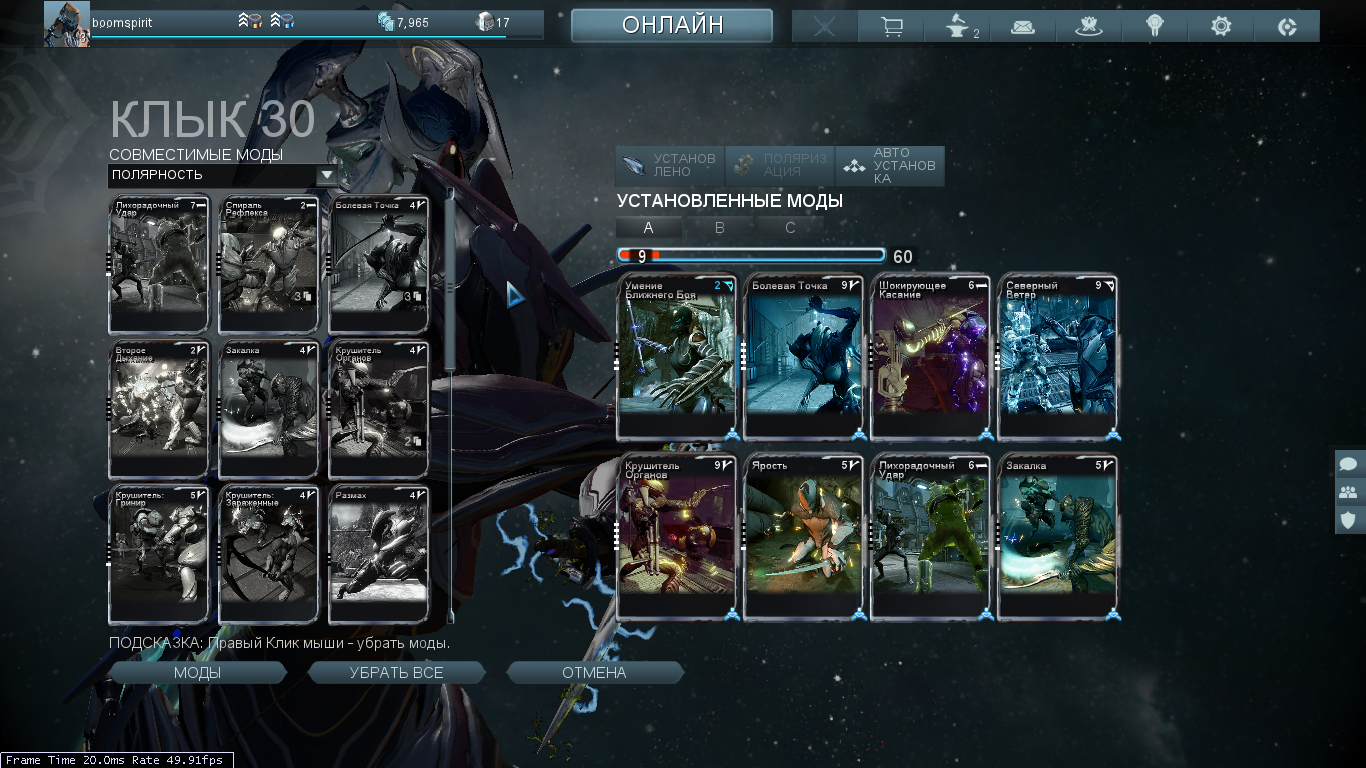
Task: Click the ОНЛАЙН status button
Action: coord(672,26)
